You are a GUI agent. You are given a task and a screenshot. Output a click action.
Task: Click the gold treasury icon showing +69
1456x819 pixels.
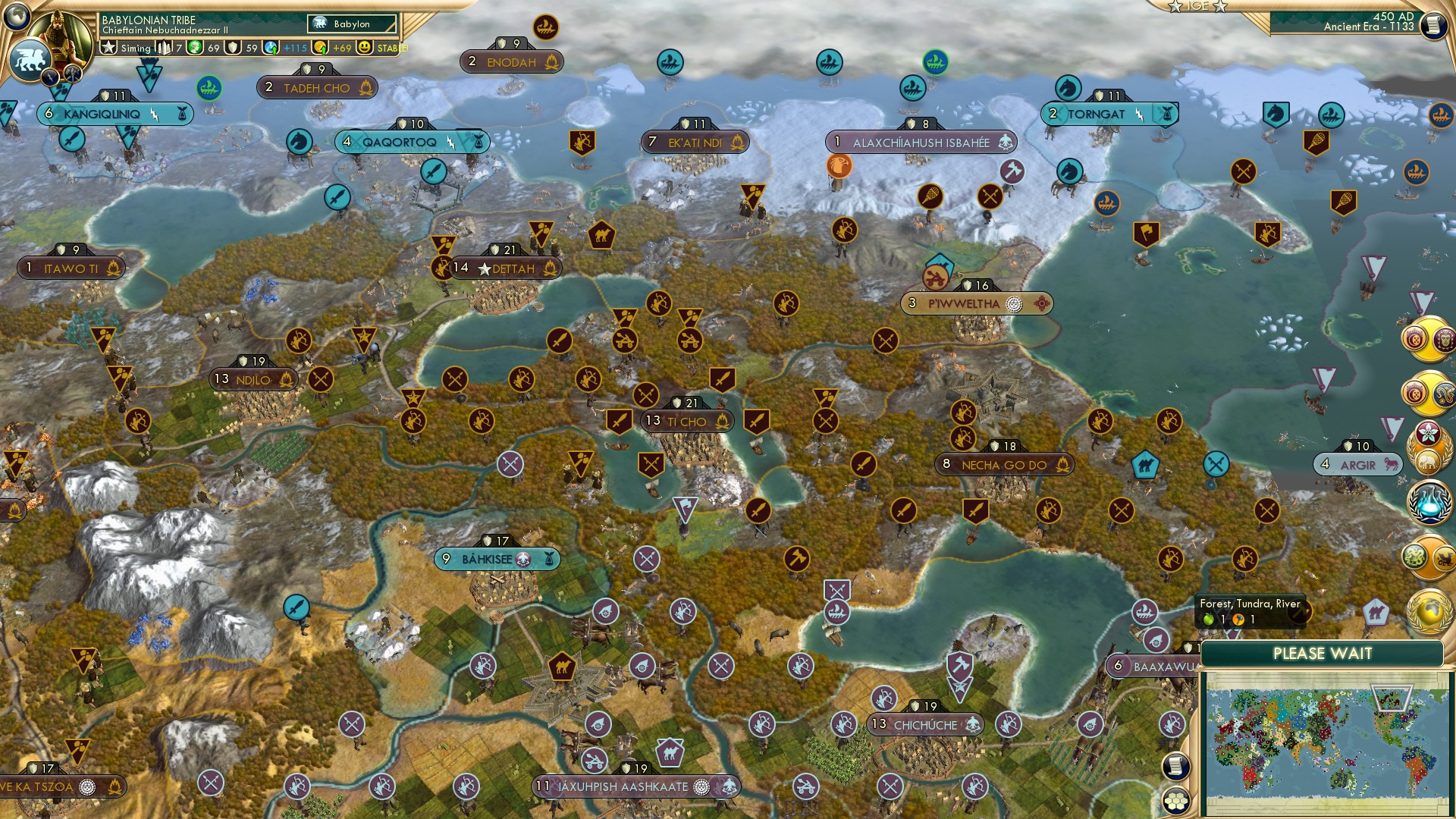coord(322,48)
